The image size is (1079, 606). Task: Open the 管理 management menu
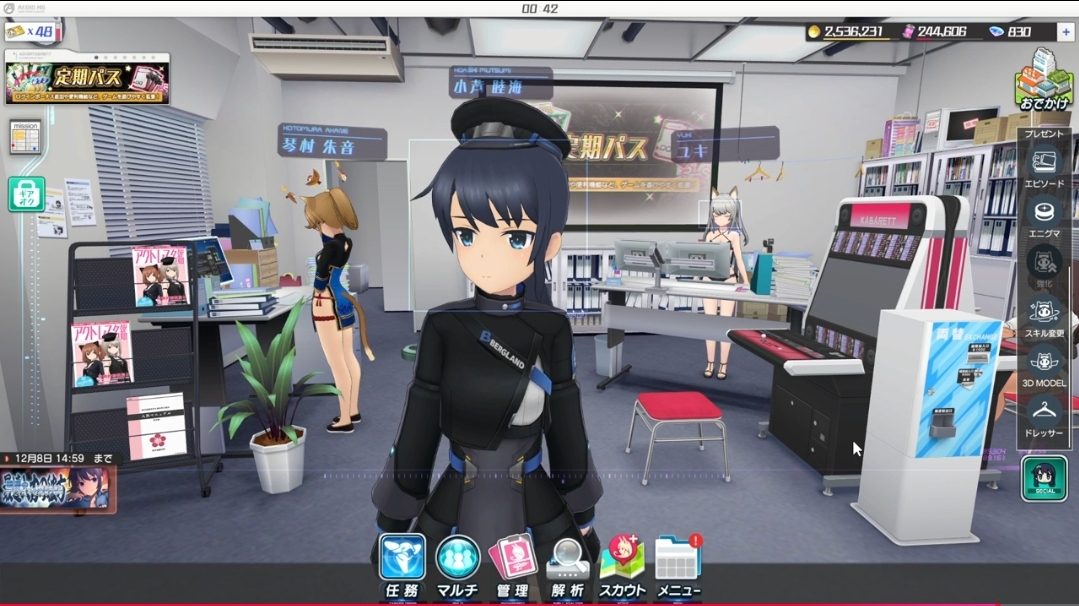point(512,564)
